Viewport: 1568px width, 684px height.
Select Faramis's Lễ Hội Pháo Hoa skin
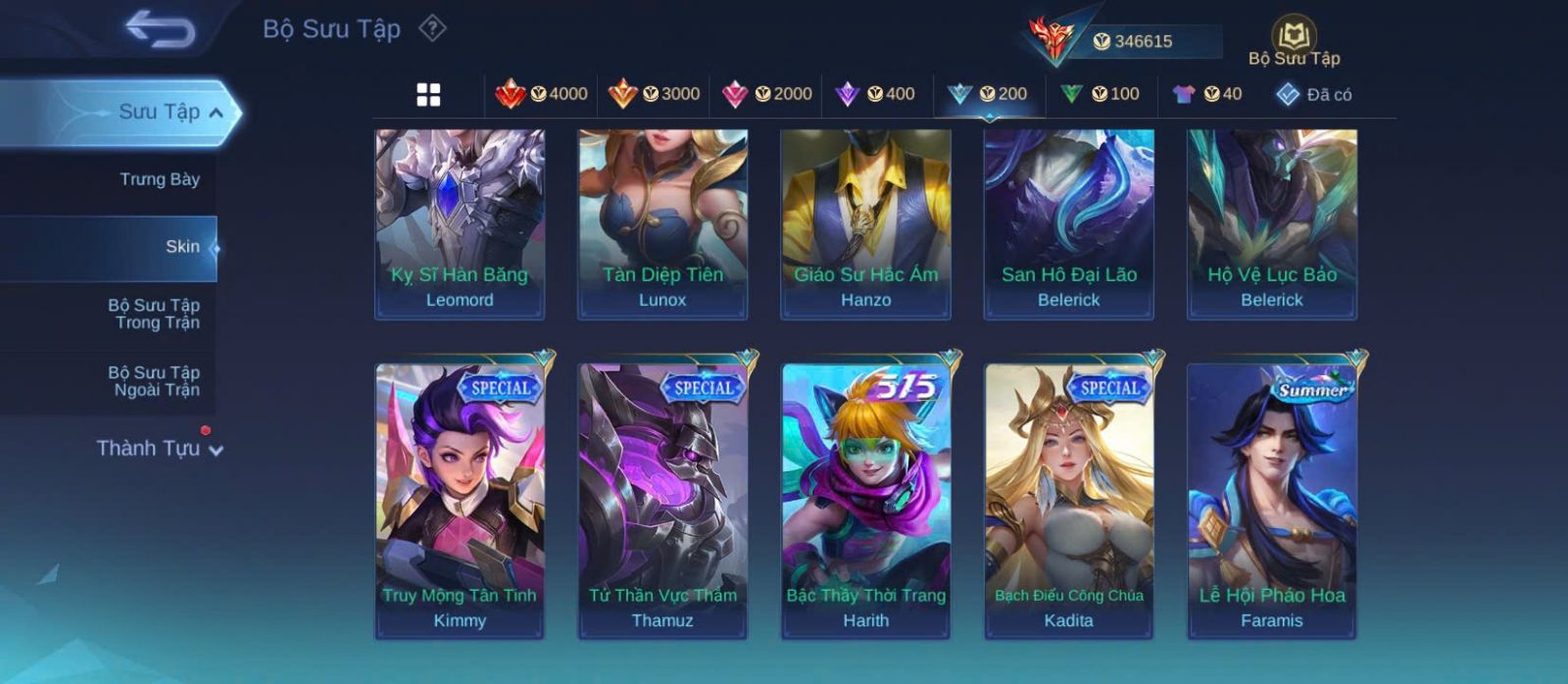tap(1272, 501)
